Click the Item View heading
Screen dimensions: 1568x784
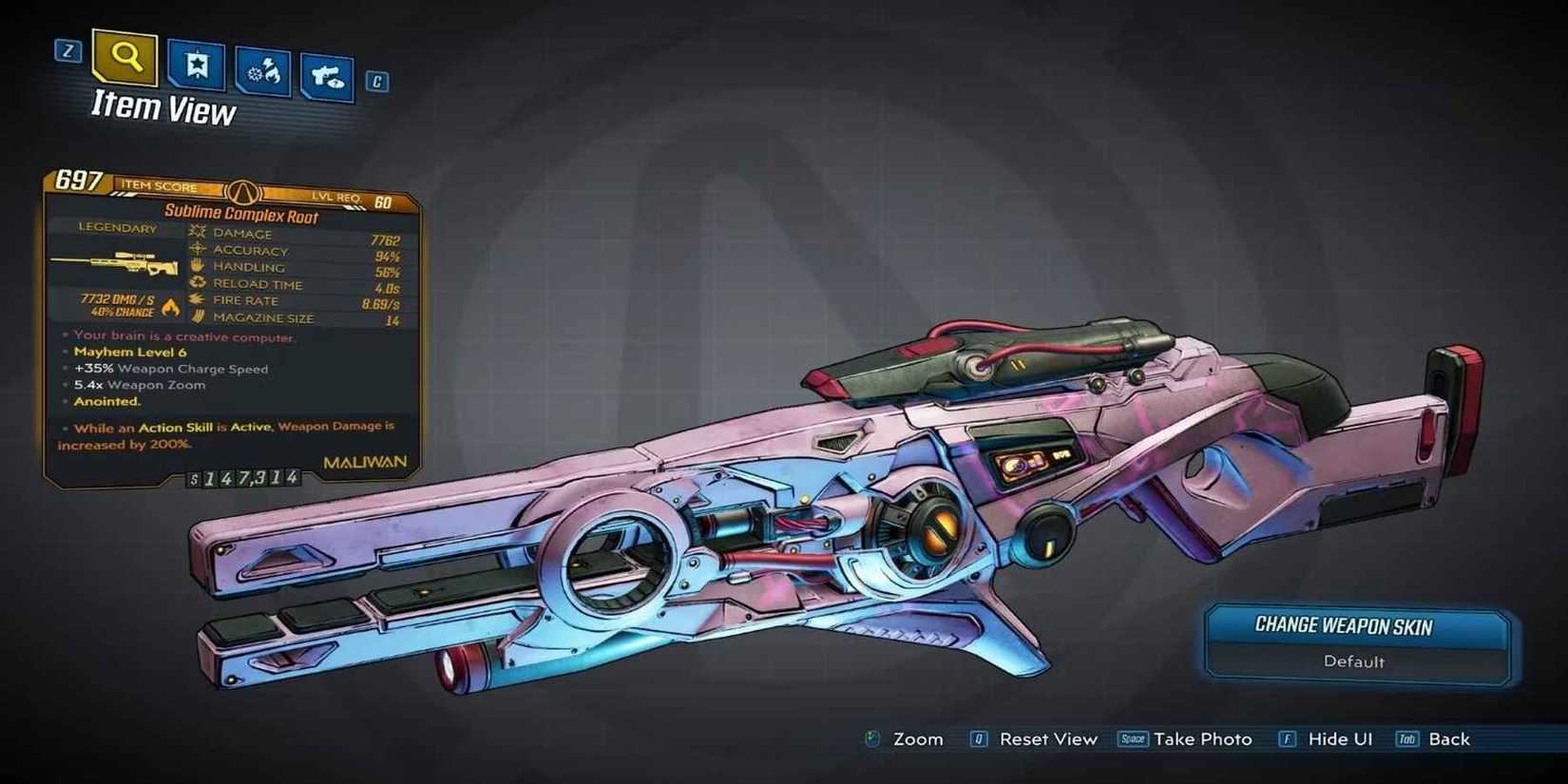(163, 108)
